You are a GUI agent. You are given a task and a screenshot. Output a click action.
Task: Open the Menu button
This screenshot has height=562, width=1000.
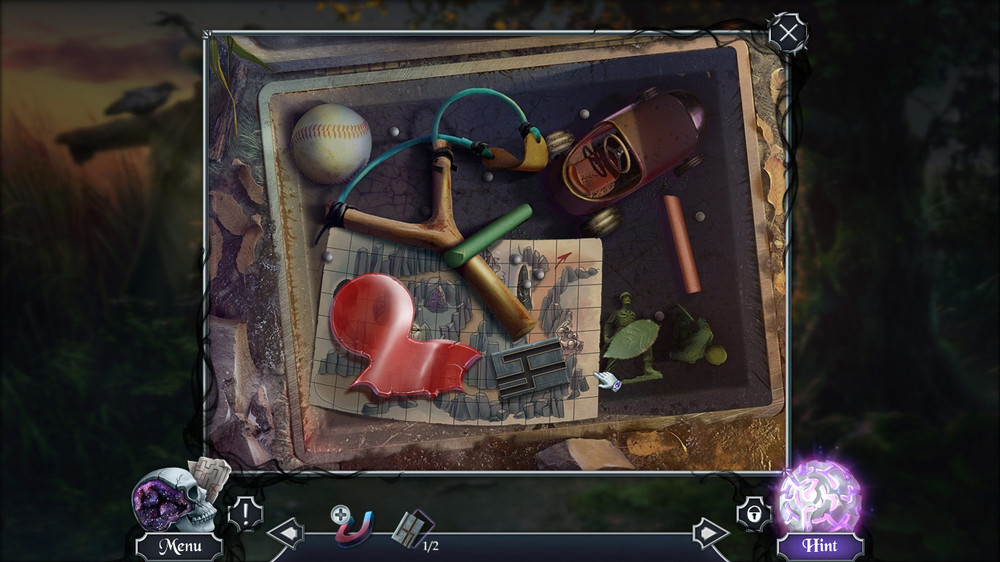[x=179, y=546]
